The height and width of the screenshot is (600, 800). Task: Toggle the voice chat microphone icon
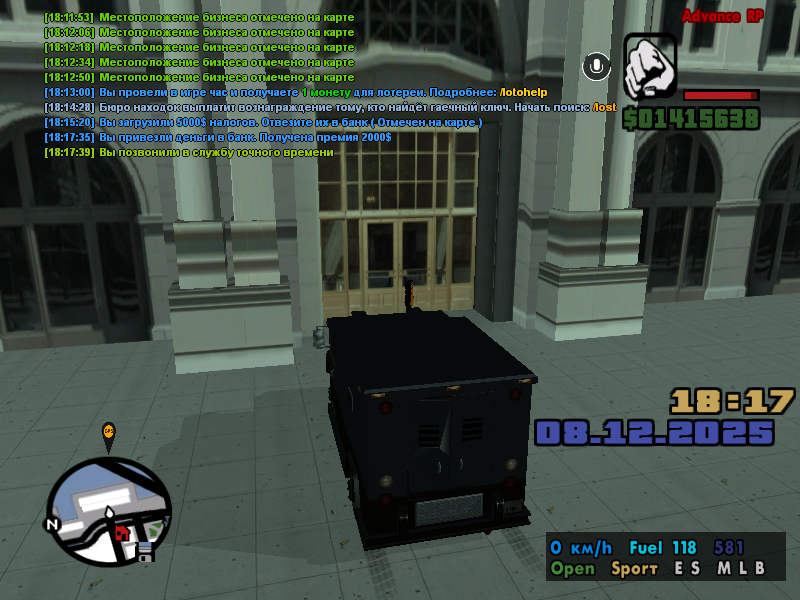(x=597, y=66)
